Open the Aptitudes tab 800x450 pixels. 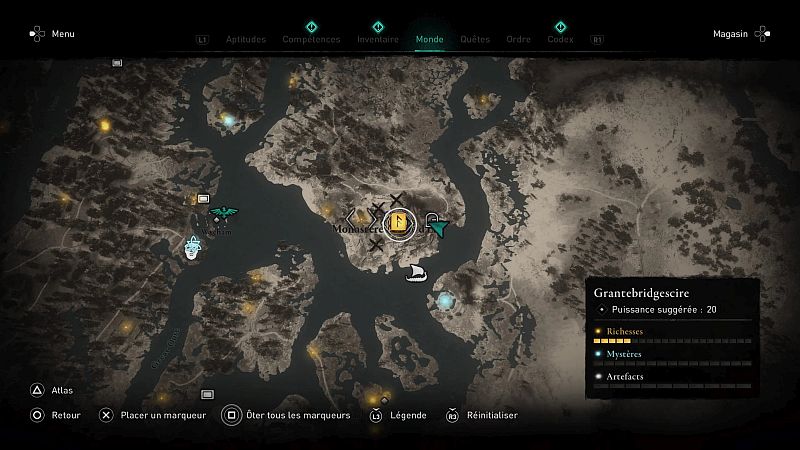[247, 40]
